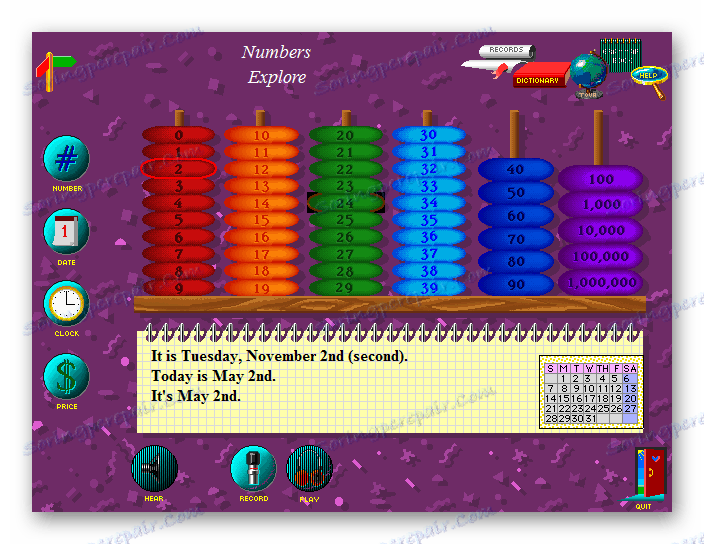The height and width of the screenshot is (544, 704).
Task: Quit through the exit door icon
Action: pos(649,474)
